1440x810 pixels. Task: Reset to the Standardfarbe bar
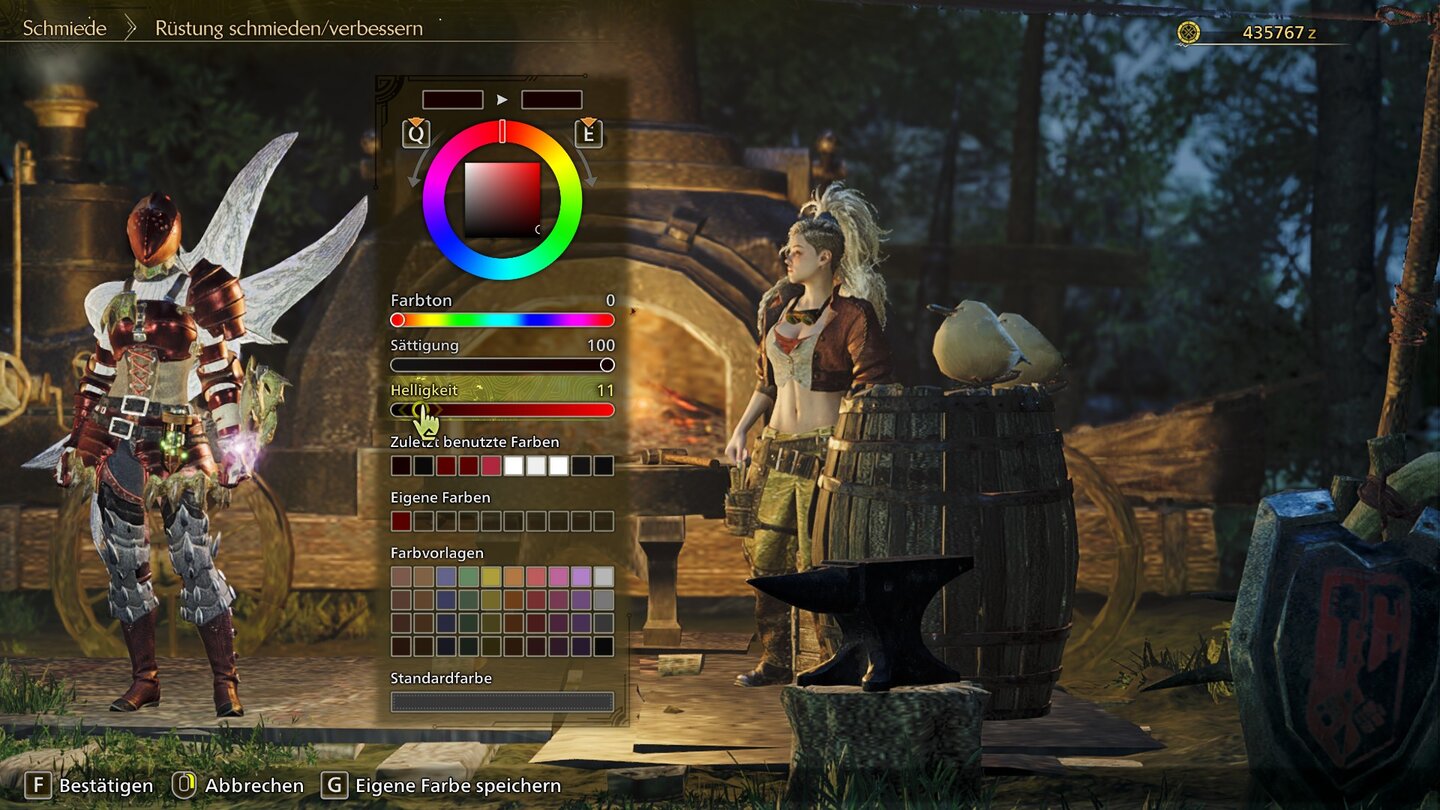click(502, 702)
